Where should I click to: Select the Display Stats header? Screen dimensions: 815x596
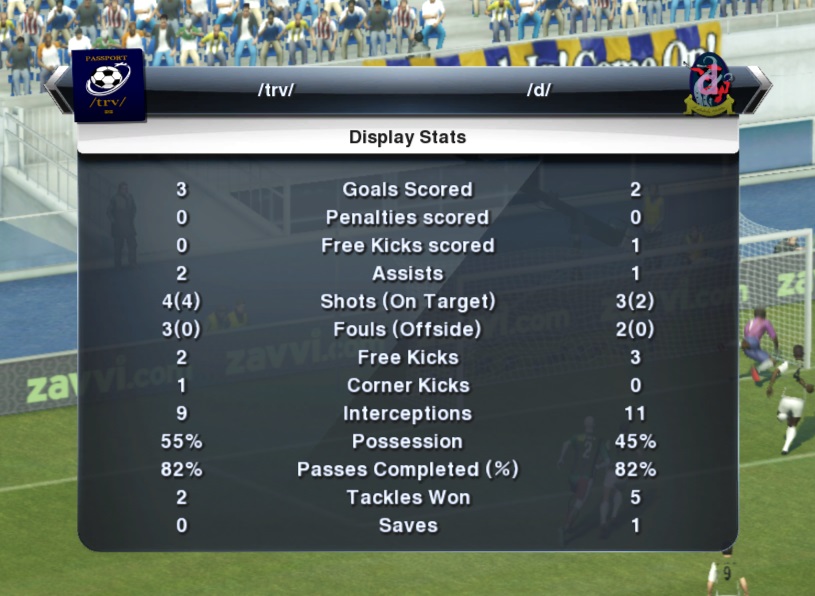(407, 138)
